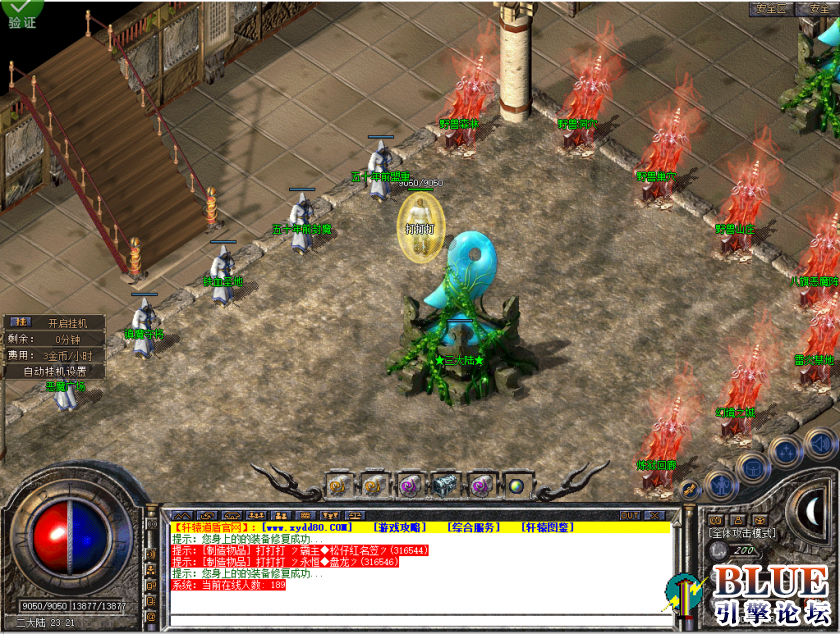Click the 安全区 safe zone button

coord(771,8)
